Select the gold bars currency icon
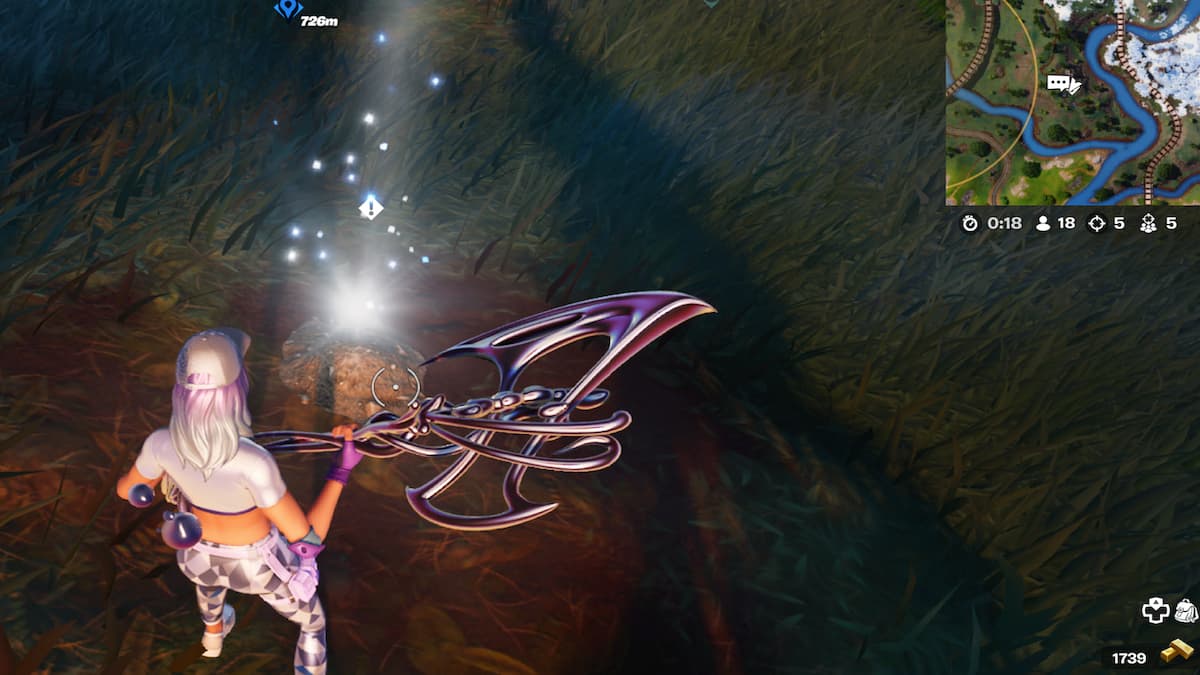Viewport: 1200px width, 675px height. [x=1176, y=655]
